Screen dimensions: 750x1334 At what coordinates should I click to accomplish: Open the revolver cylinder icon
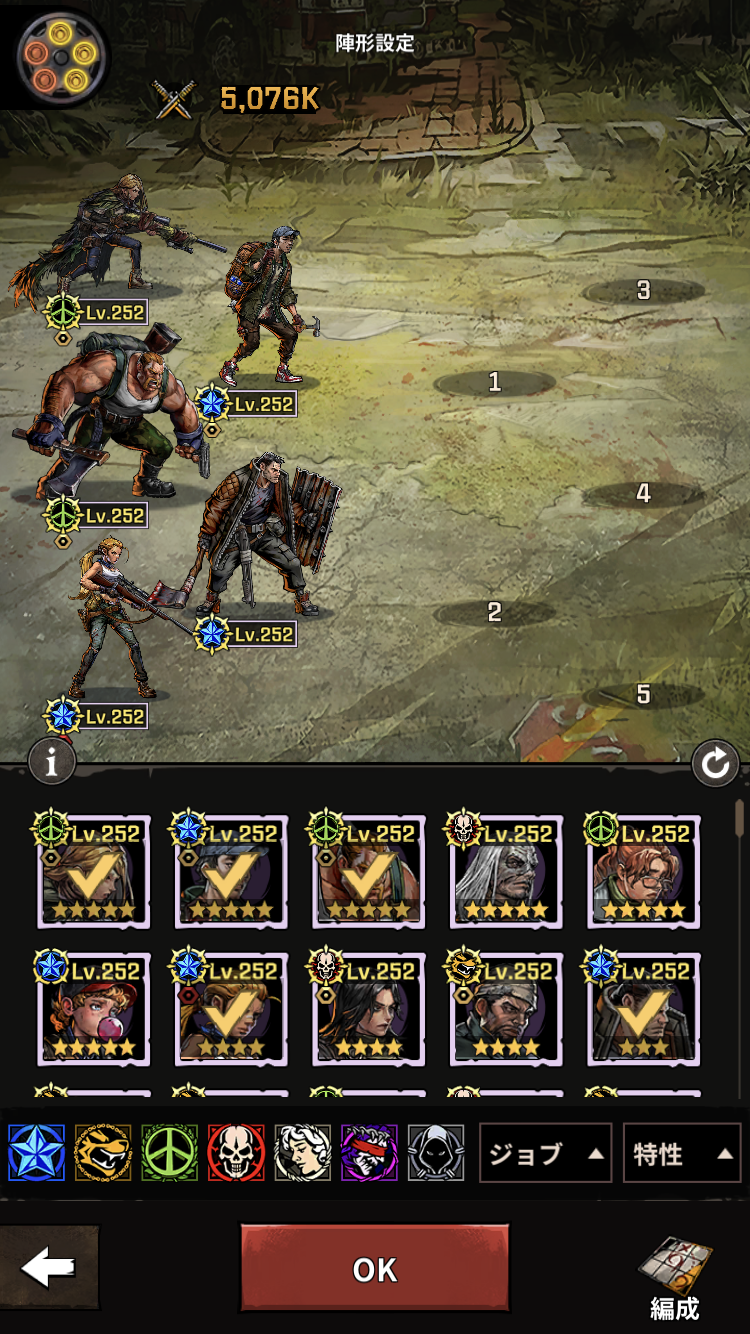pyautogui.click(x=62, y=54)
